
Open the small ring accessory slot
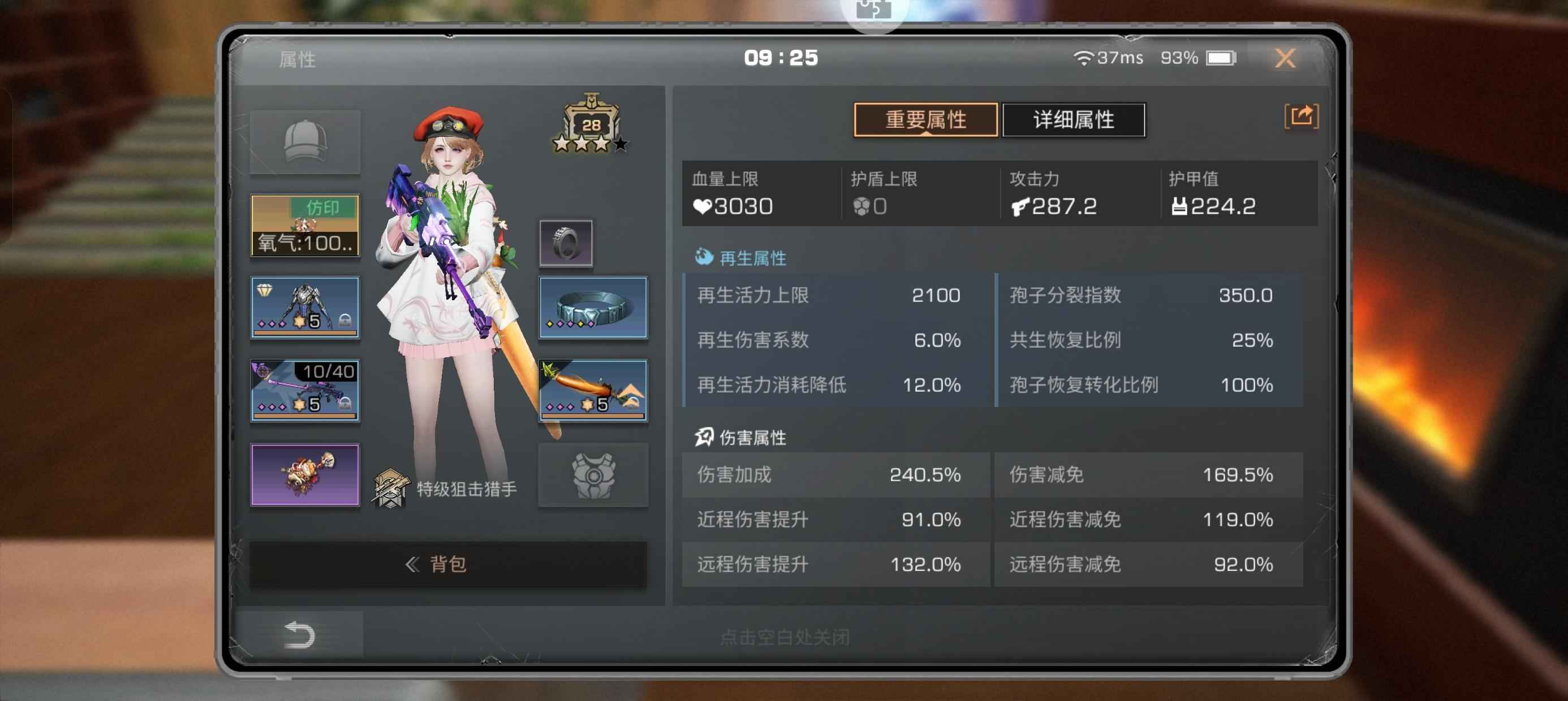click(566, 244)
